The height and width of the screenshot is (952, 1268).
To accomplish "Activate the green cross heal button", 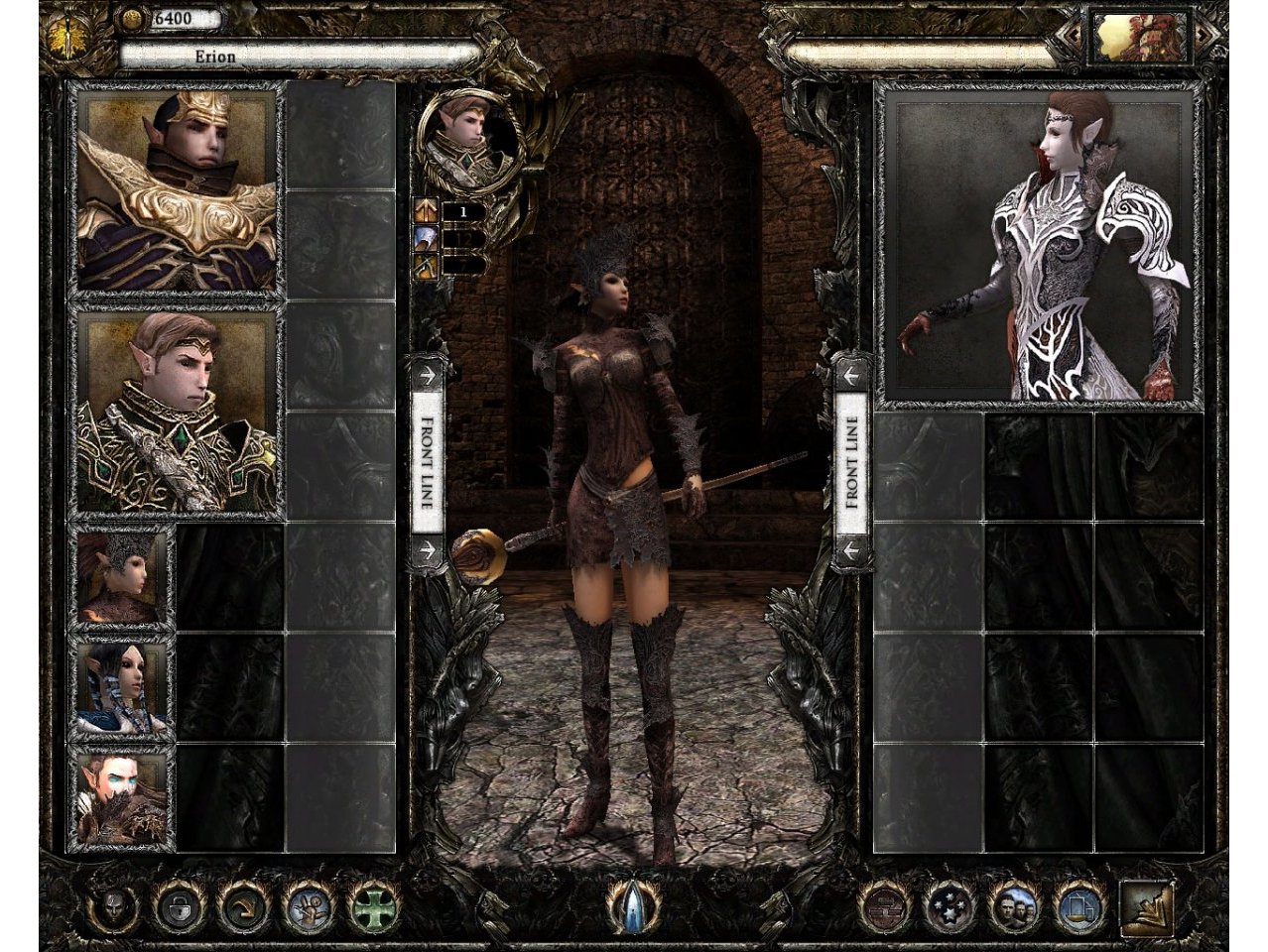I will [374, 905].
